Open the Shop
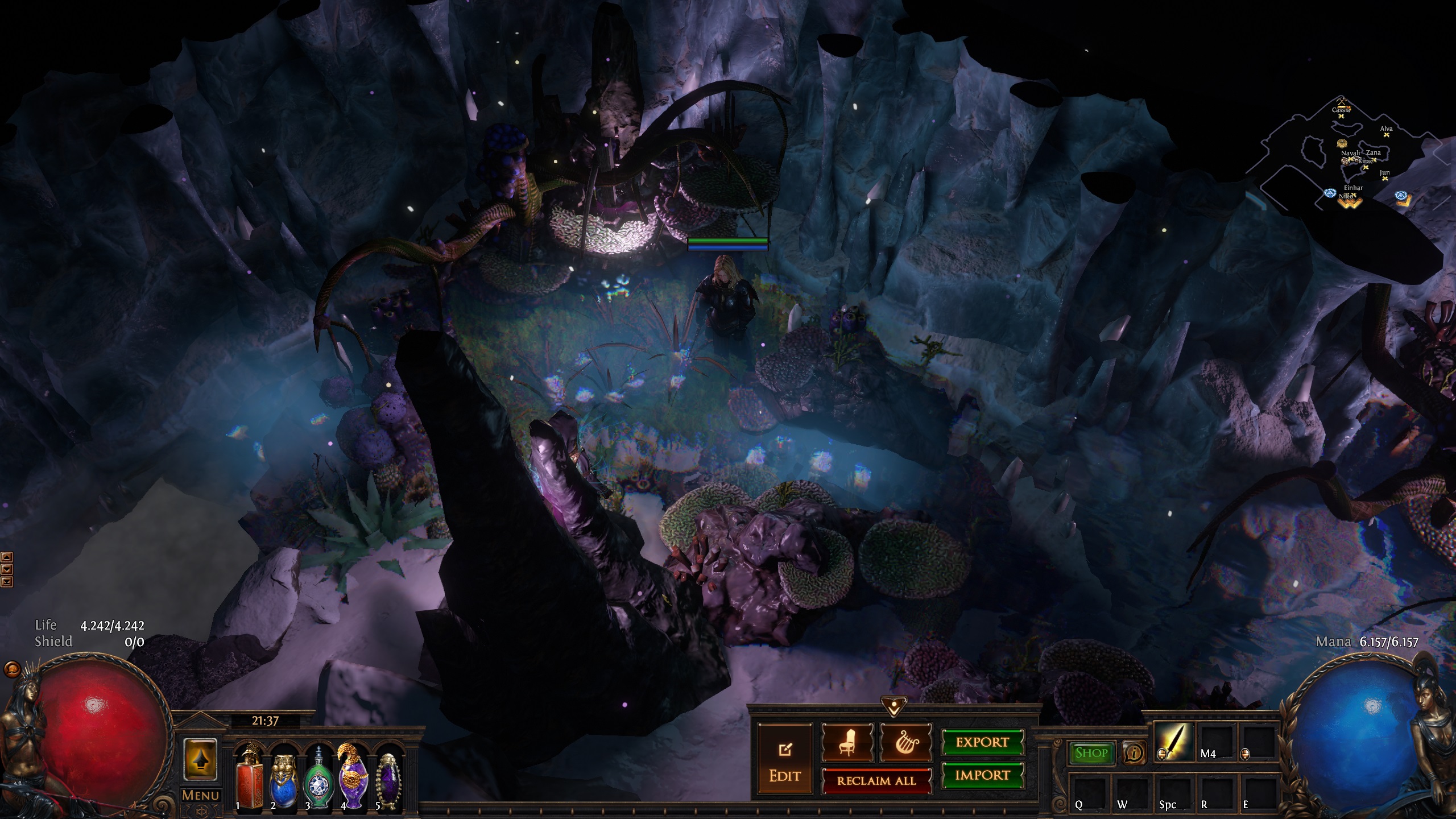The height and width of the screenshot is (819, 1456). [1091, 753]
